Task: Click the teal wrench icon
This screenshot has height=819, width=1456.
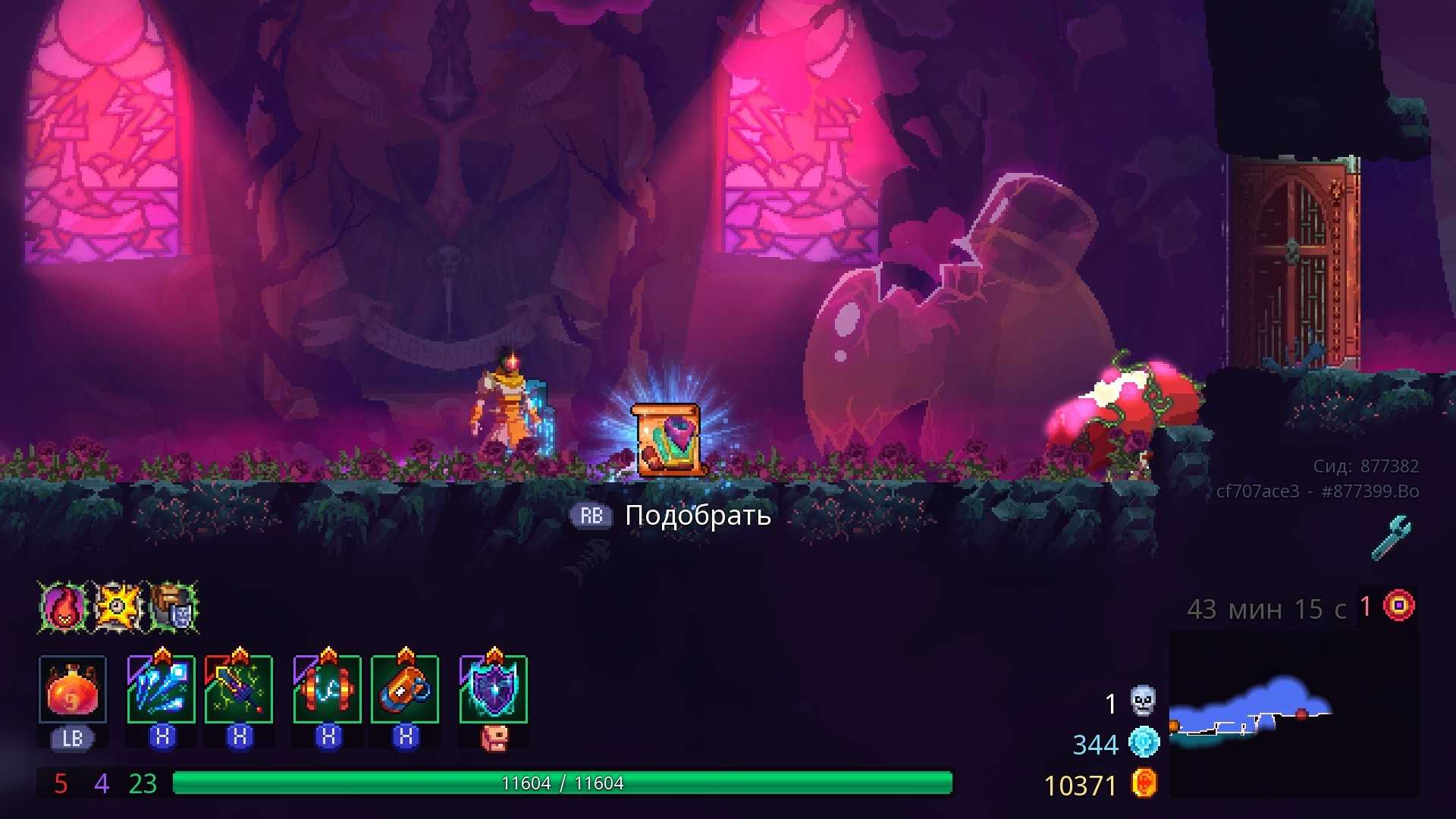Action: tap(1392, 538)
